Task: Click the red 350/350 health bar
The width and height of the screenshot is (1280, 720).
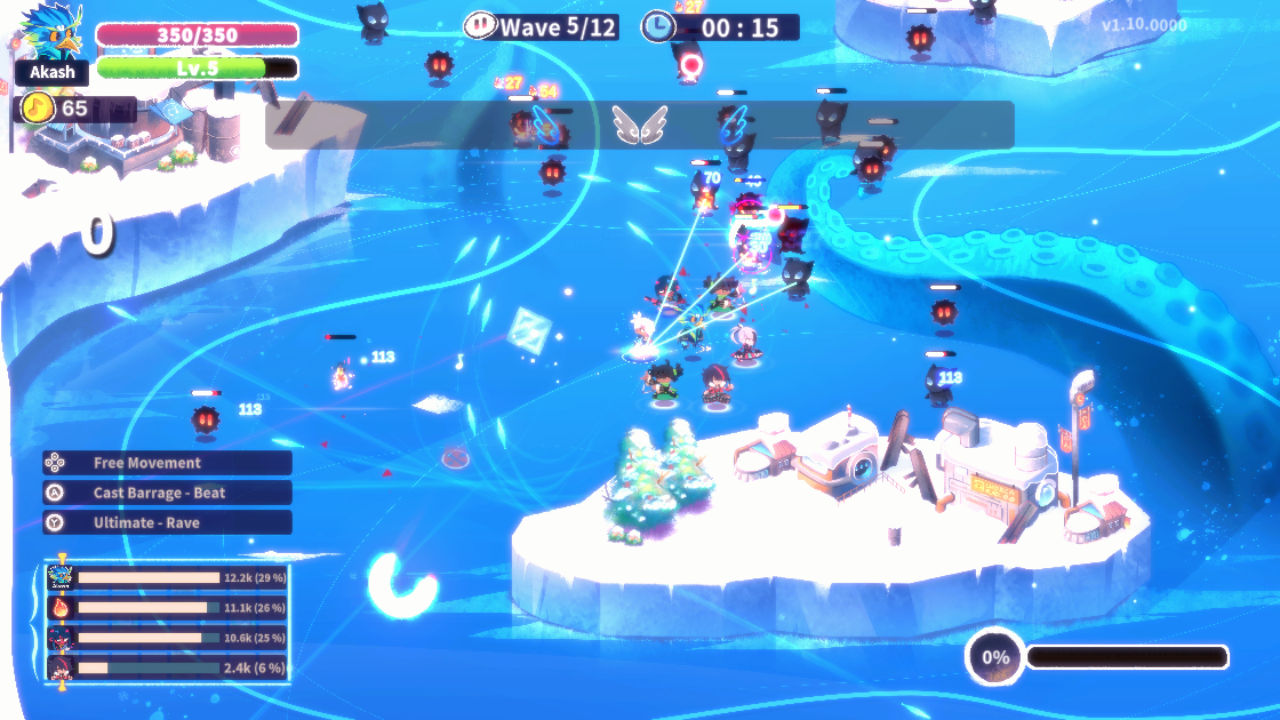Action: click(196, 34)
